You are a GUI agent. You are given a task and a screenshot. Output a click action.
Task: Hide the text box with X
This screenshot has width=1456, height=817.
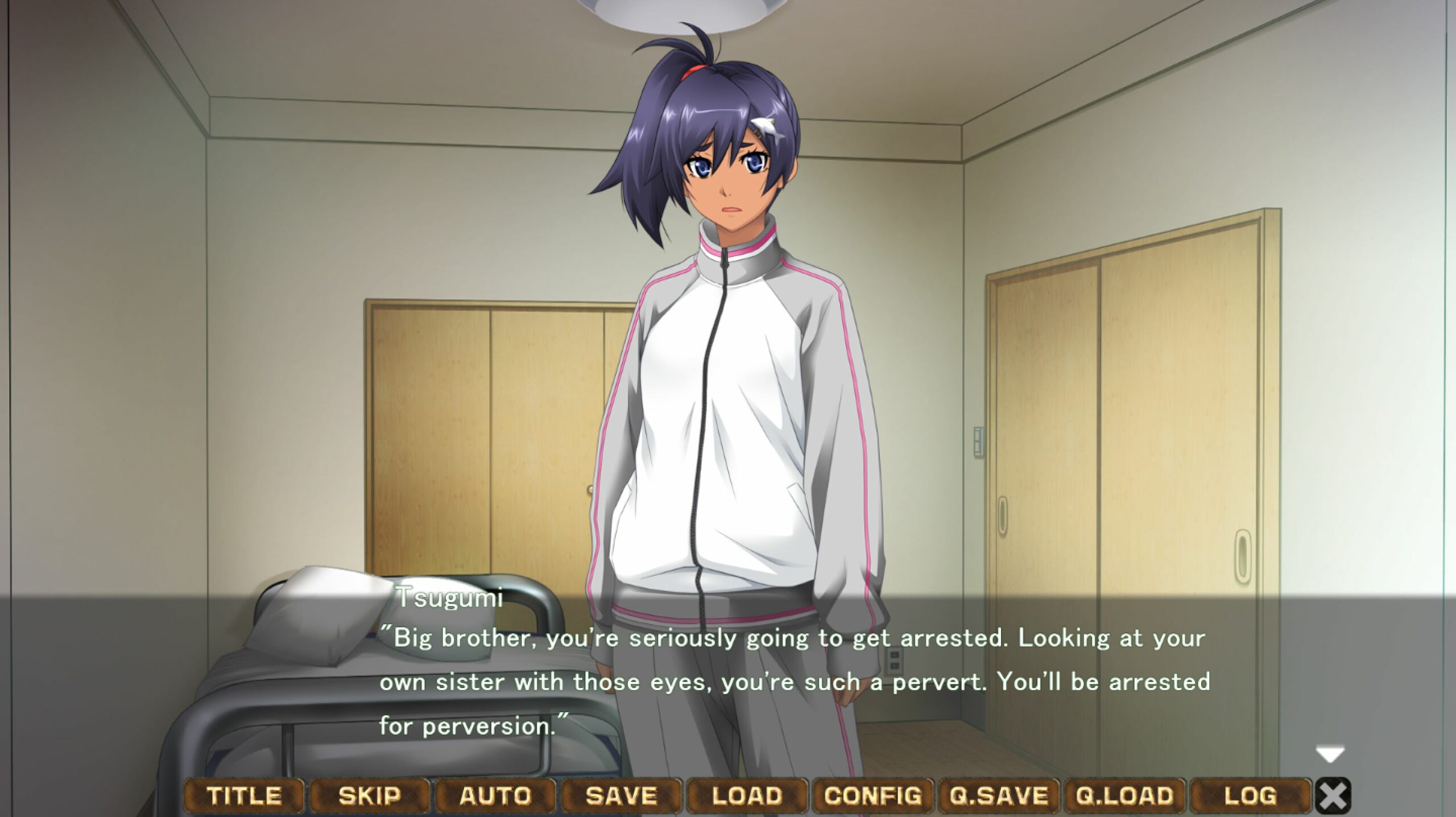point(1333,795)
